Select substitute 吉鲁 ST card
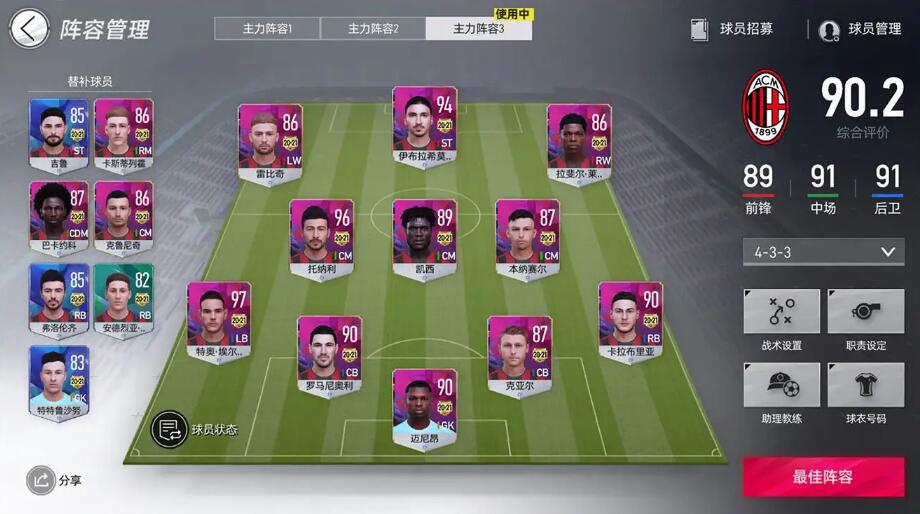920x514 pixels. coord(59,134)
